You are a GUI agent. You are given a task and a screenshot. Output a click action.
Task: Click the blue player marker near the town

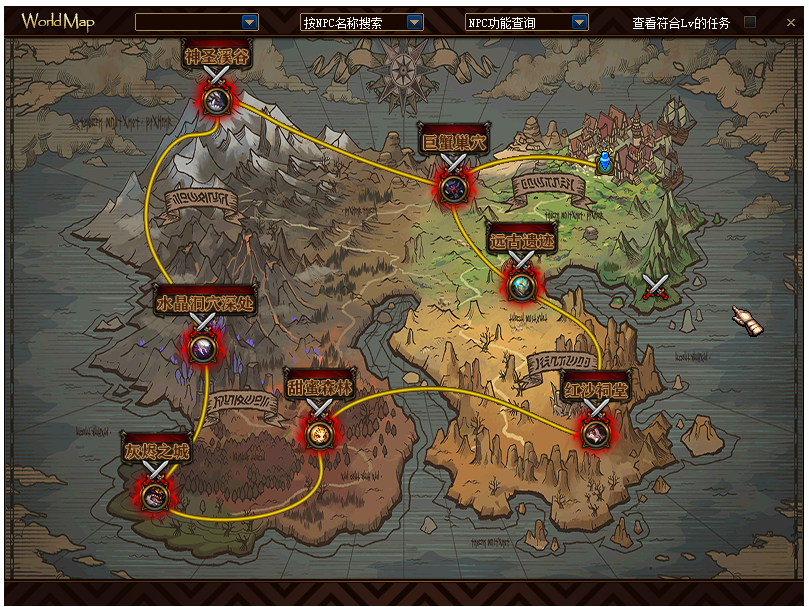604,161
